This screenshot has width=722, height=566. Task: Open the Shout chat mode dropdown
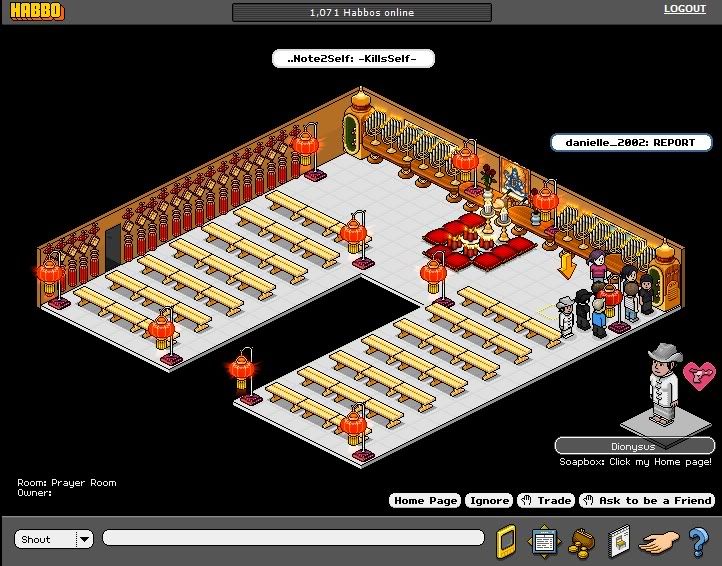[84, 539]
